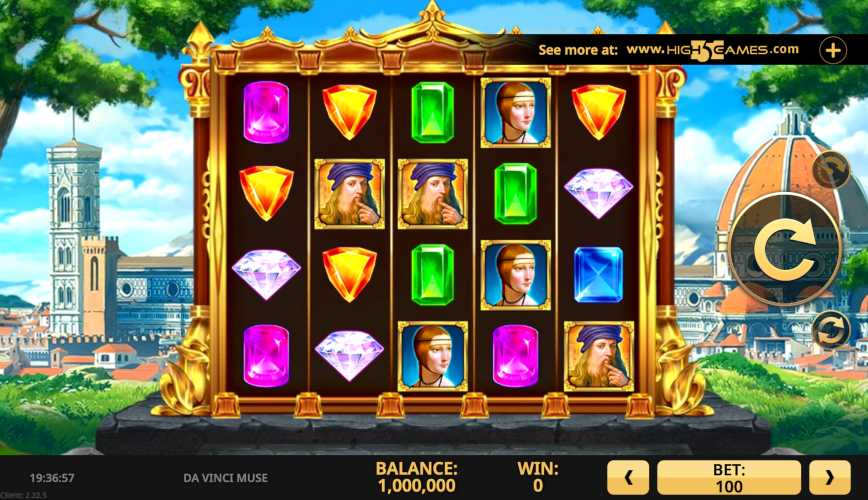The height and width of the screenshot is (500, 868).
Task: Decrease the bet with the left arrow
Action: click(x=629, y=477)
